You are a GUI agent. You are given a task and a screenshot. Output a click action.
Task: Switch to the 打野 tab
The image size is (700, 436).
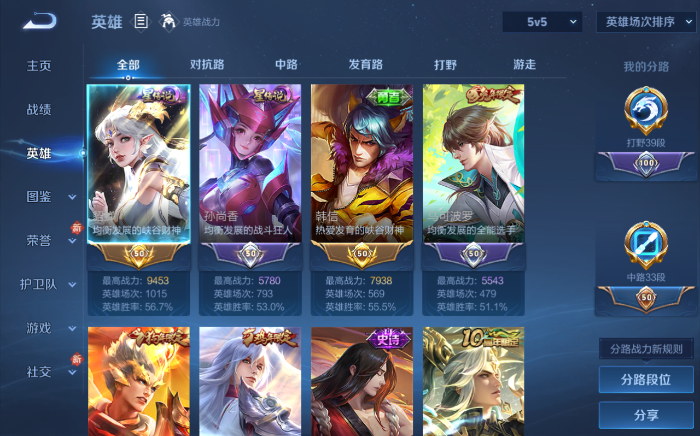click(x=445, y=65)
